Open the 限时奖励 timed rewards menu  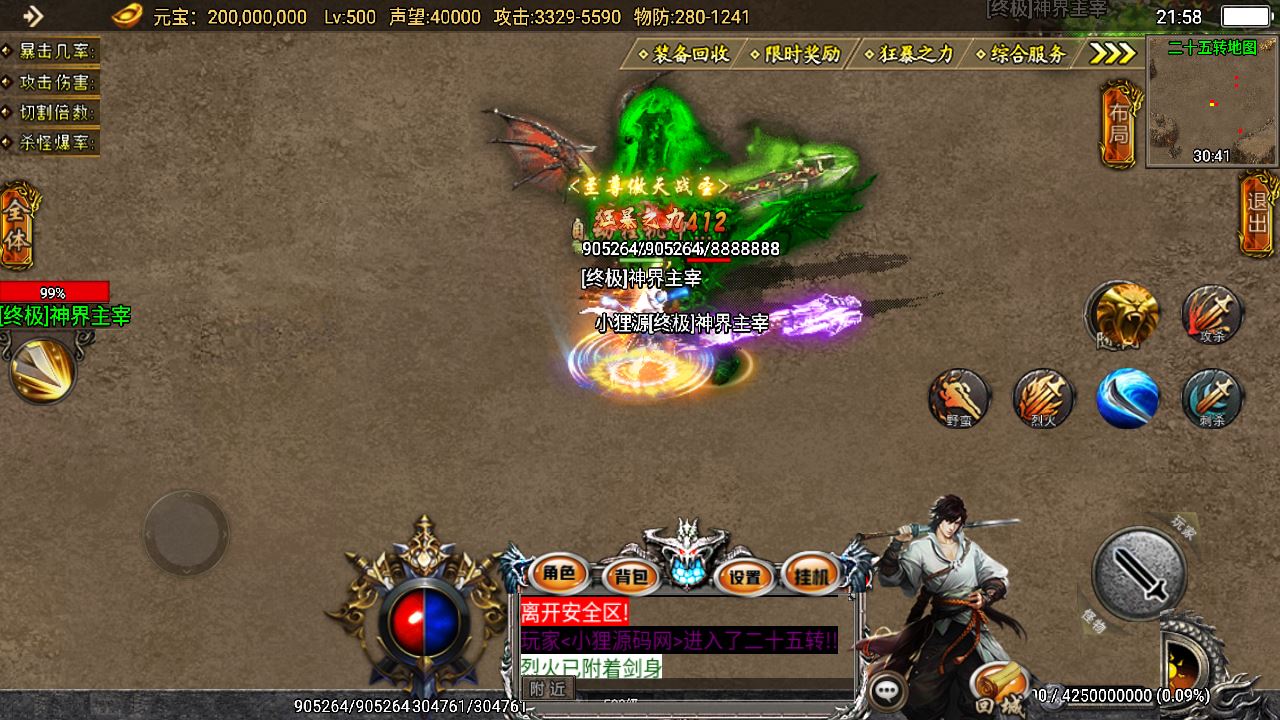(x=797, y=54)
